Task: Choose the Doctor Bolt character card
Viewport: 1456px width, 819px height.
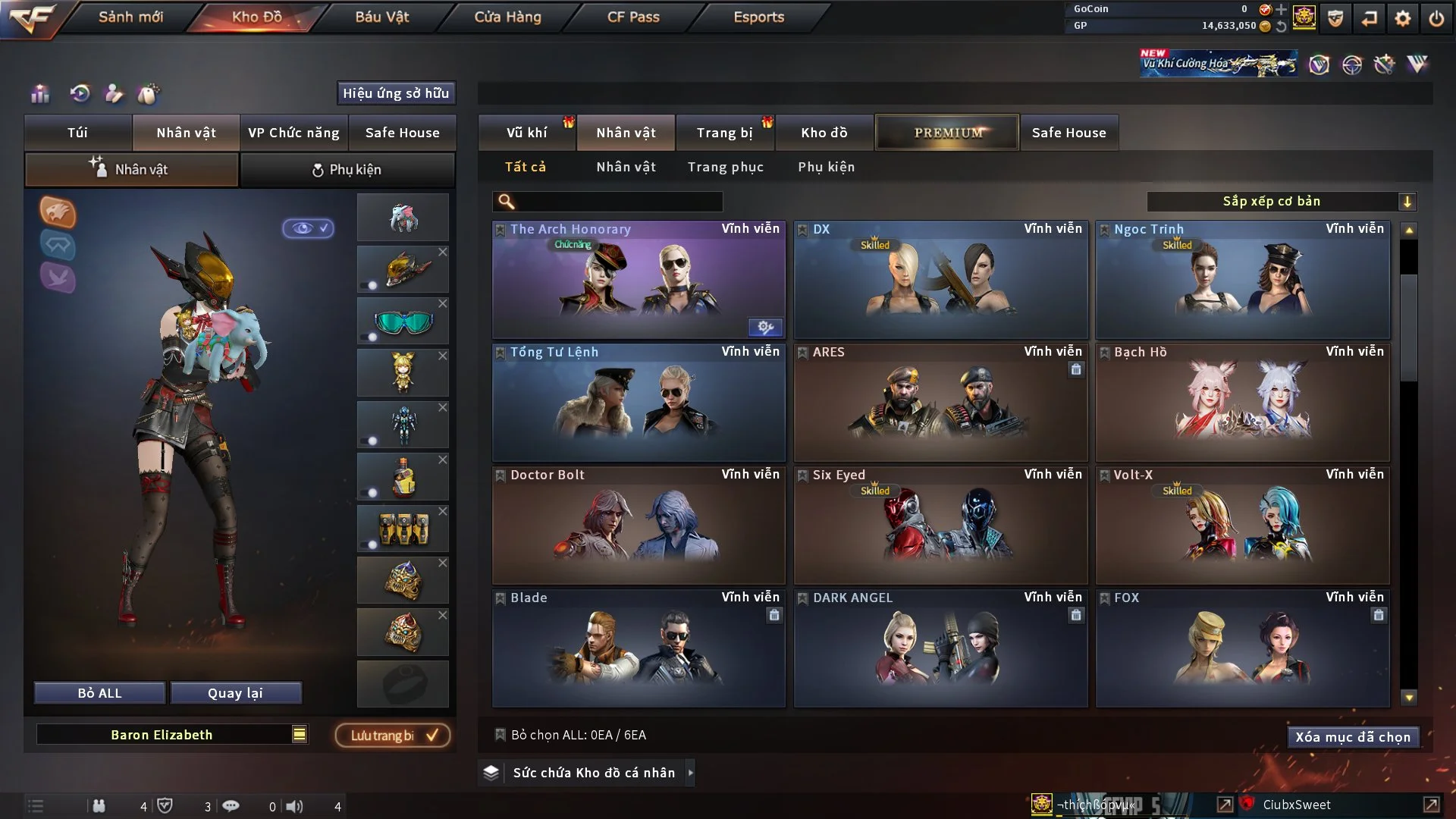Action: [x=638, y=526]
